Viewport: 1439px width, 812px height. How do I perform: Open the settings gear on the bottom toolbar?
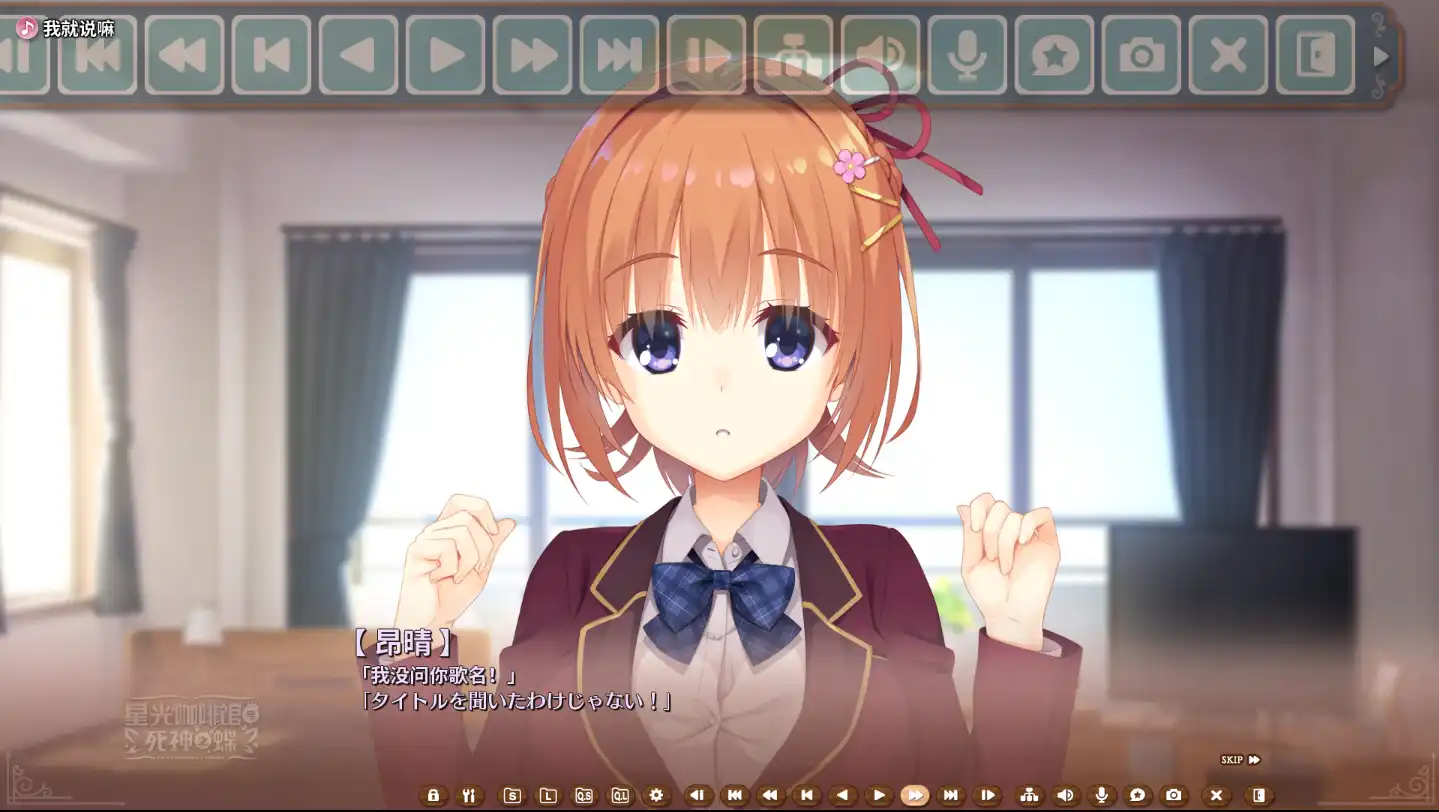[x=656, y=795]
